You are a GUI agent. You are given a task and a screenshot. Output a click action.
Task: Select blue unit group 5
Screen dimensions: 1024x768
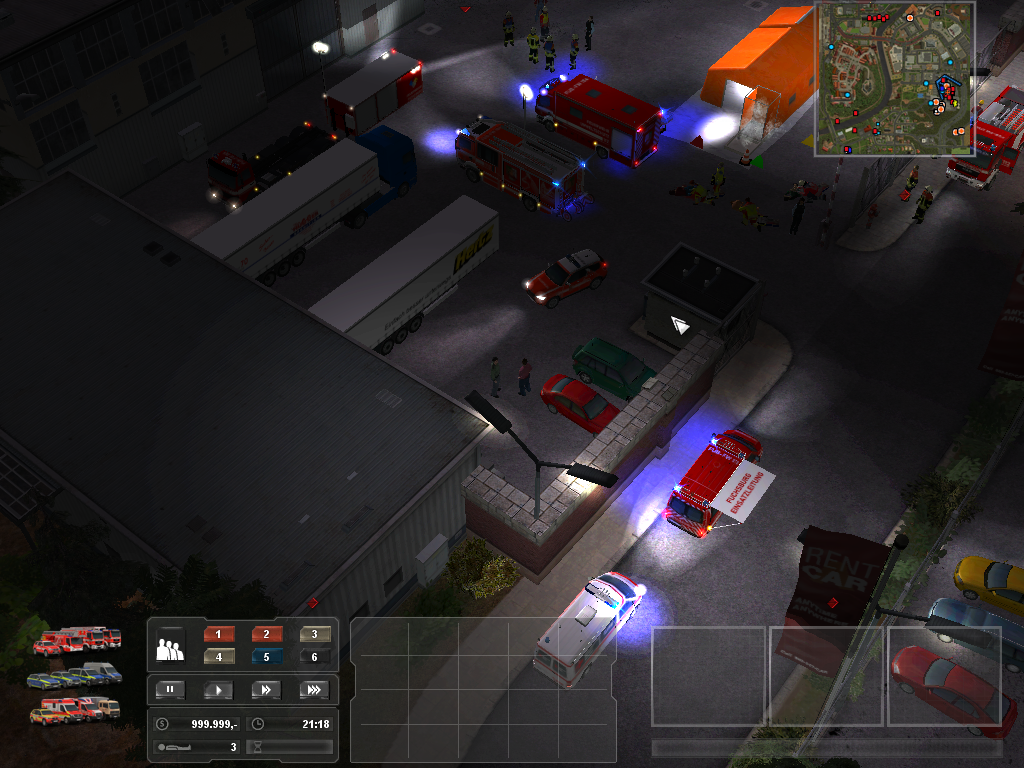(267, 657)
